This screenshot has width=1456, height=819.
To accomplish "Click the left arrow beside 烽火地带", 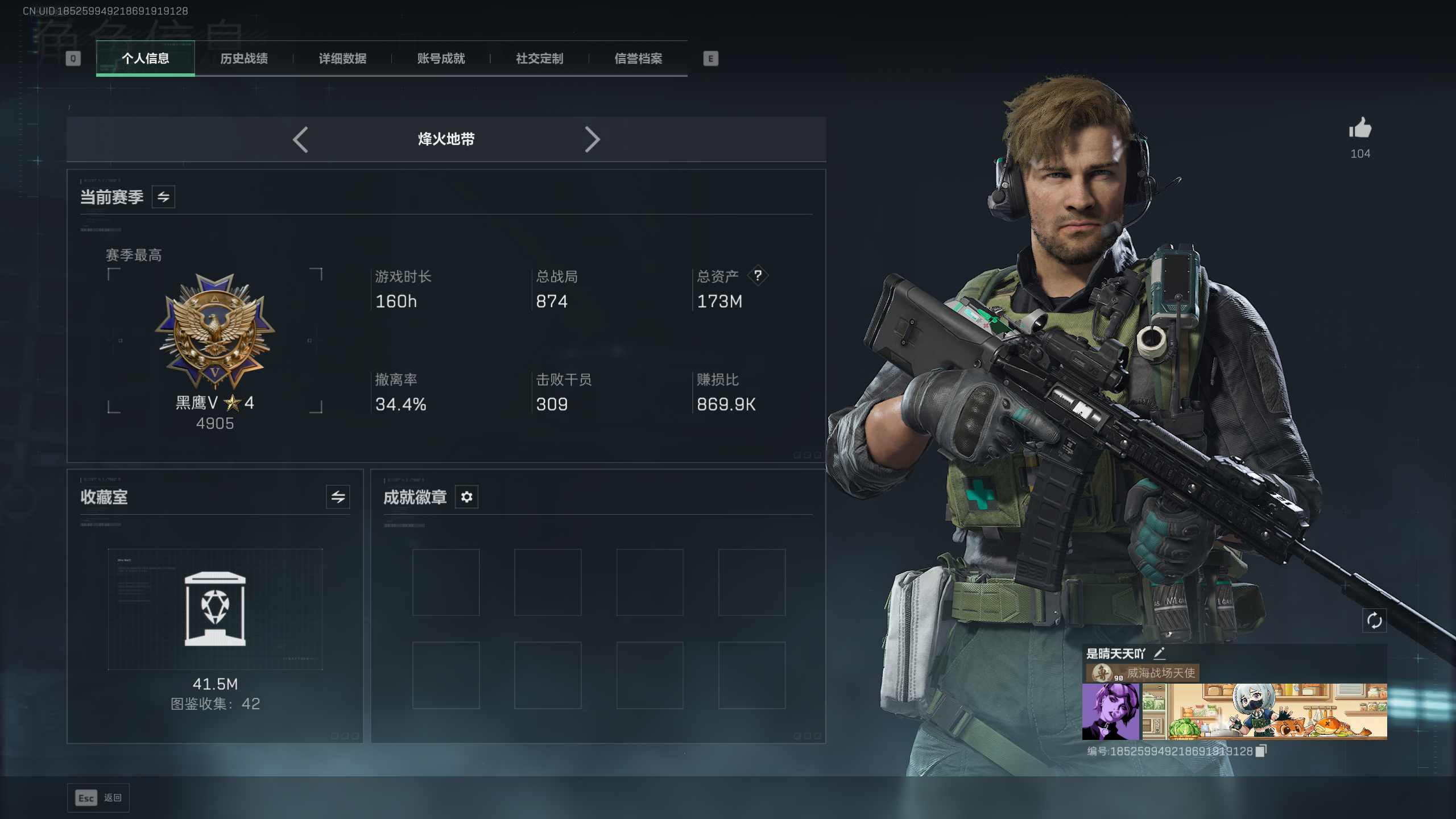I will pos(301,139).
